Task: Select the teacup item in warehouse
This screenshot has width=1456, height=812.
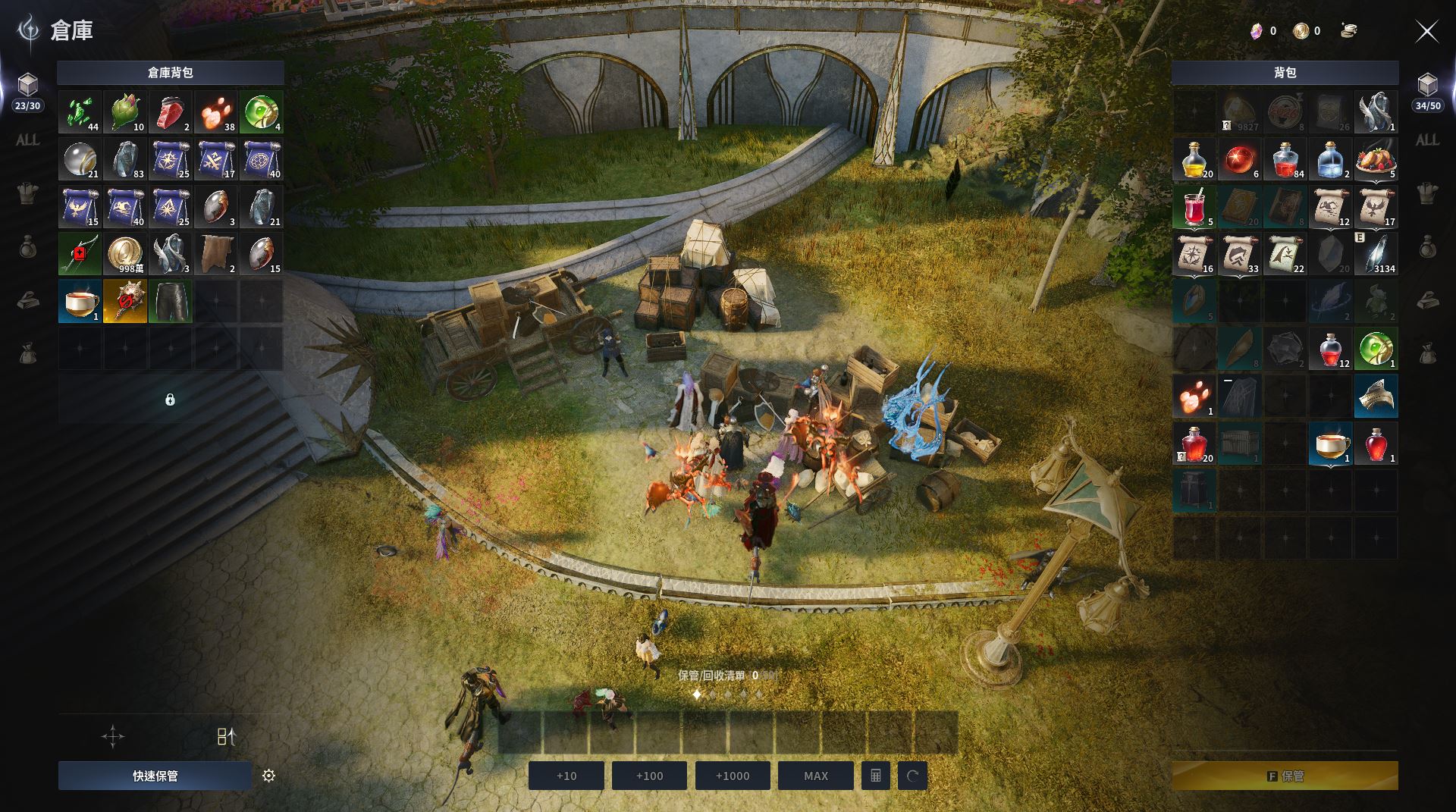Action: pos(80,302)
